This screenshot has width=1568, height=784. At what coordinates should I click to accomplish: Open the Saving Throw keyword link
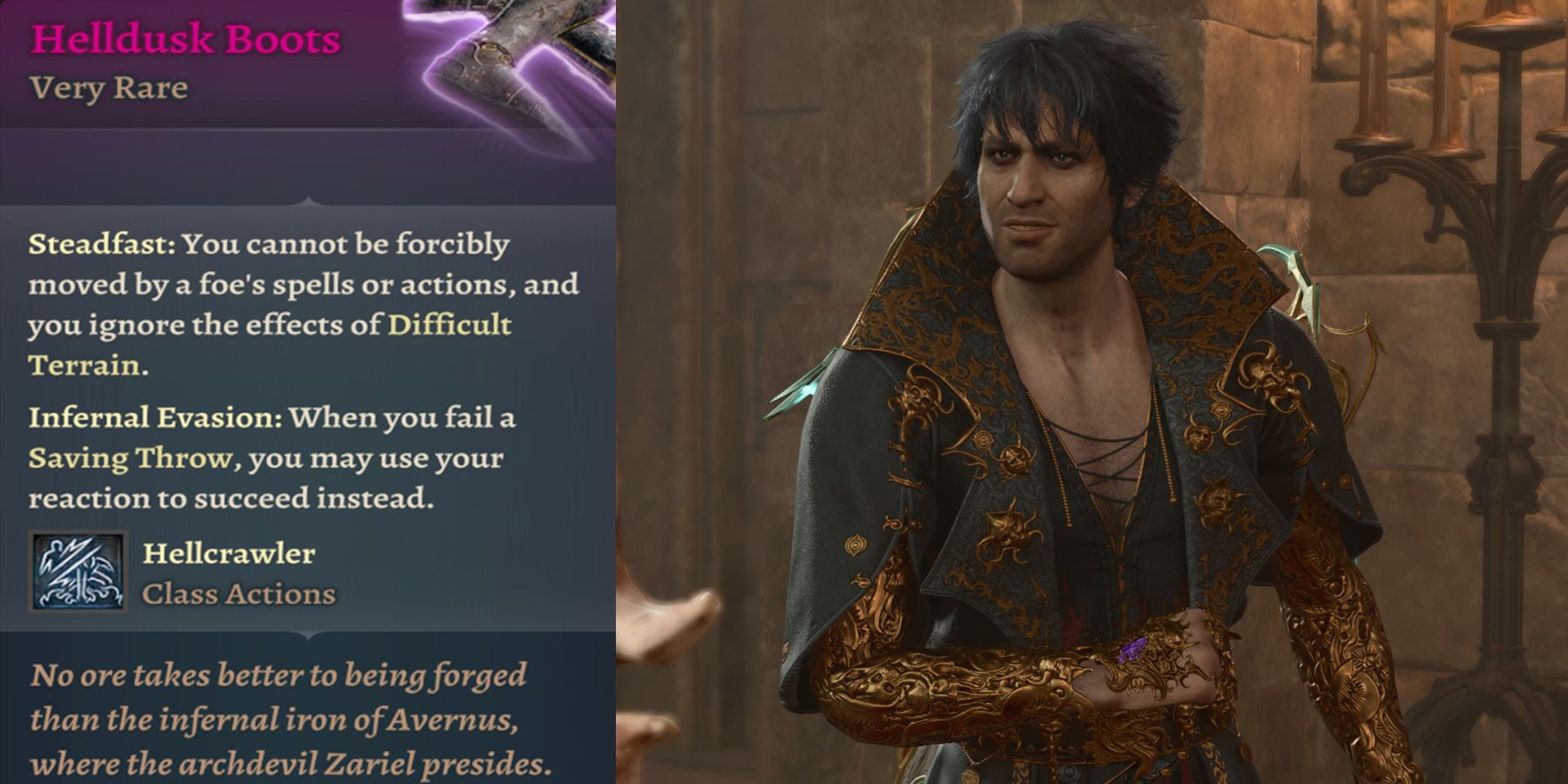pyautogui.click(x=131, y=458)
